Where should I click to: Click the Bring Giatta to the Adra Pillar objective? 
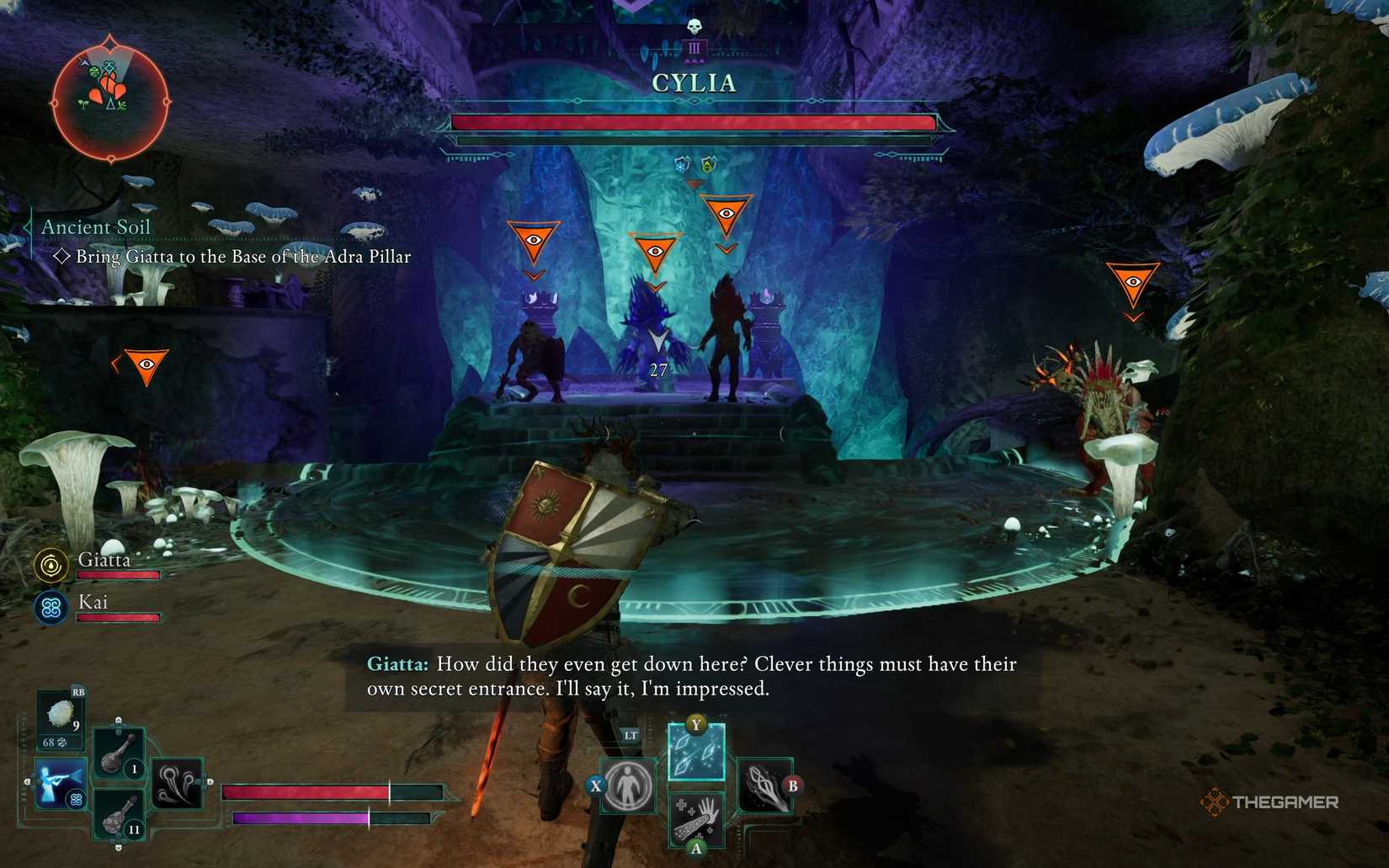(242, 257)
